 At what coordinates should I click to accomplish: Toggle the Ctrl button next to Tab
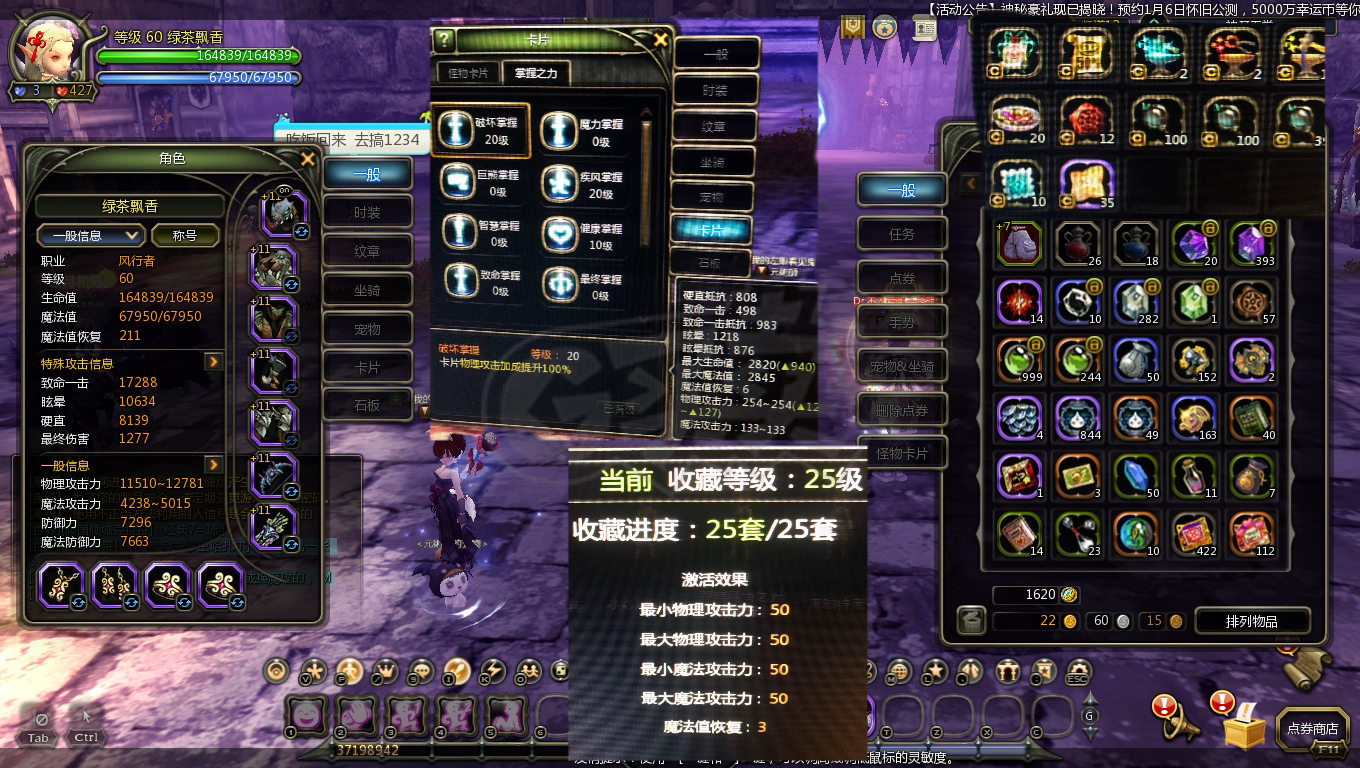pyautogui.click(x=86, y=737)
